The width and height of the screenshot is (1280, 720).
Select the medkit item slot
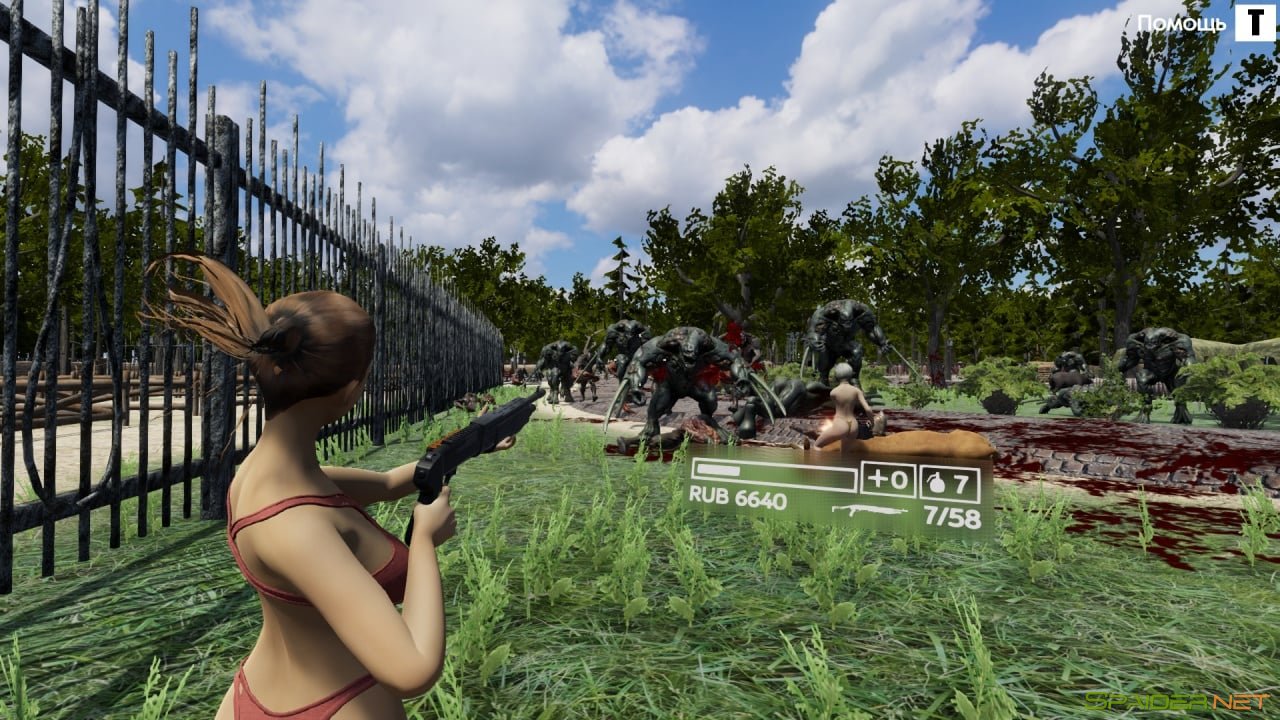(x=888, y=481)
